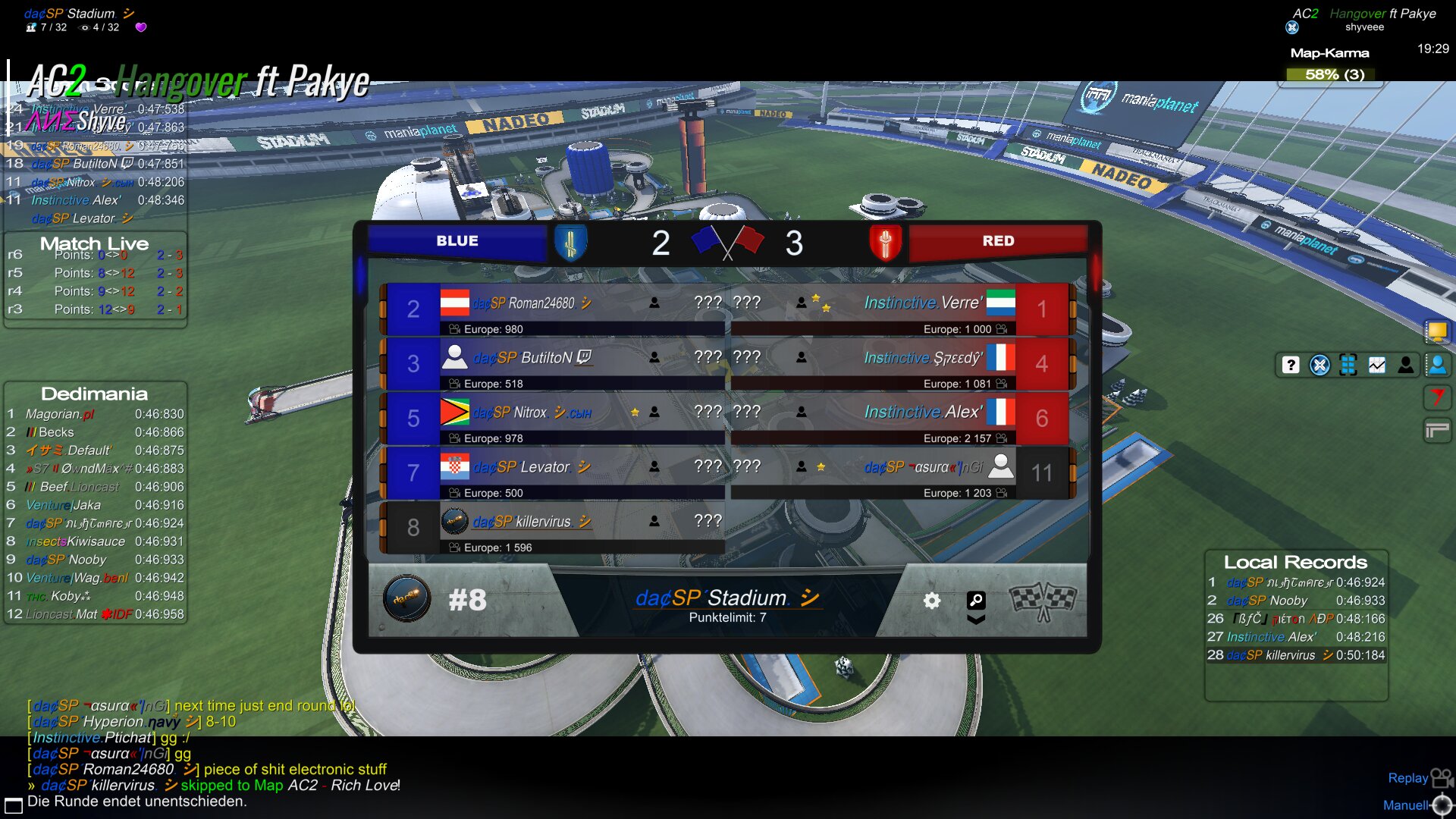Choose da¢SP killervirus scoreboard row
Viewport: 1456px width, 819px height.
coord(554,528)
